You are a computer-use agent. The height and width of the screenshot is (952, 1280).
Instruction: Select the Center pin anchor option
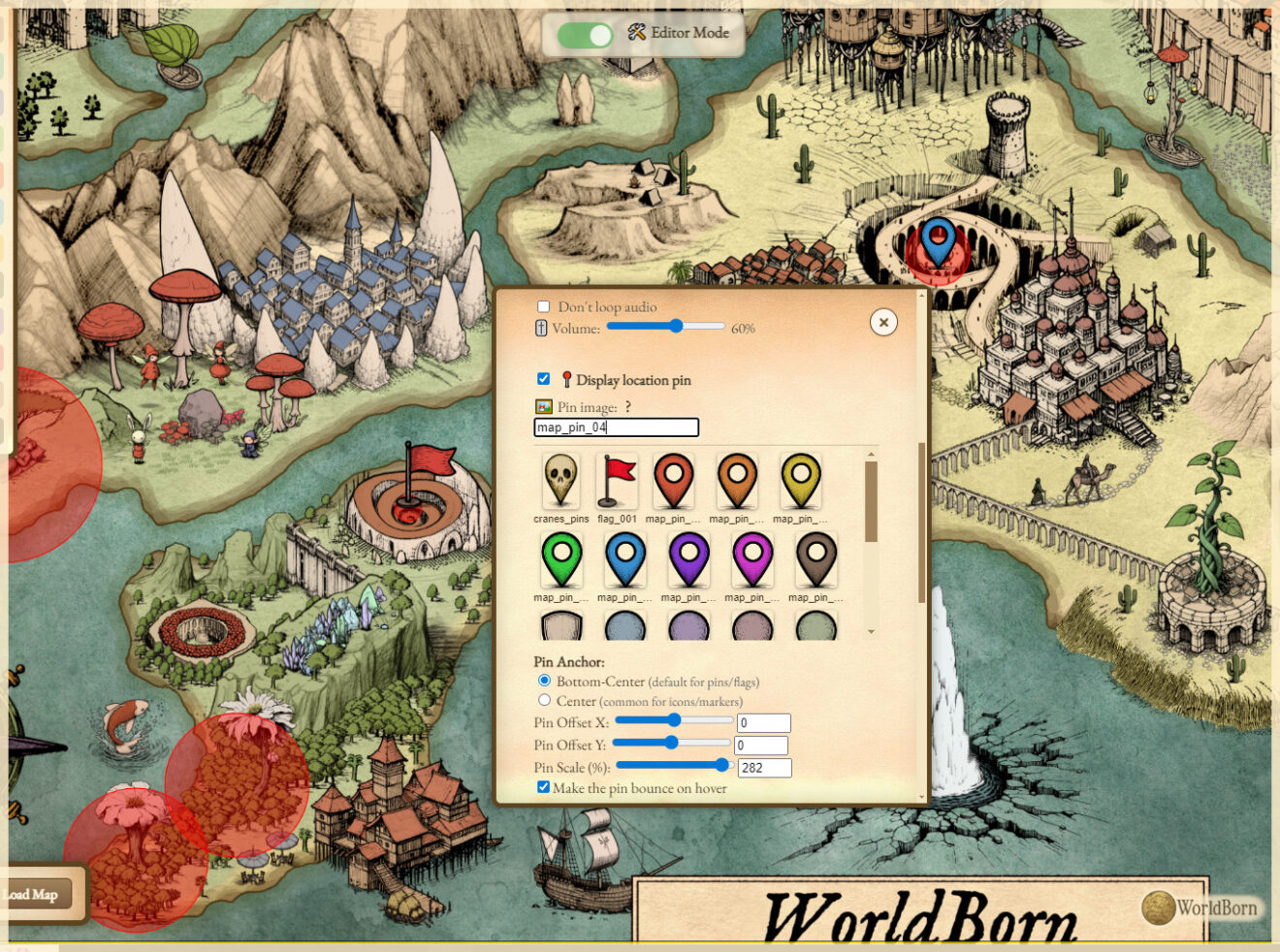click(x=544, y=700)
